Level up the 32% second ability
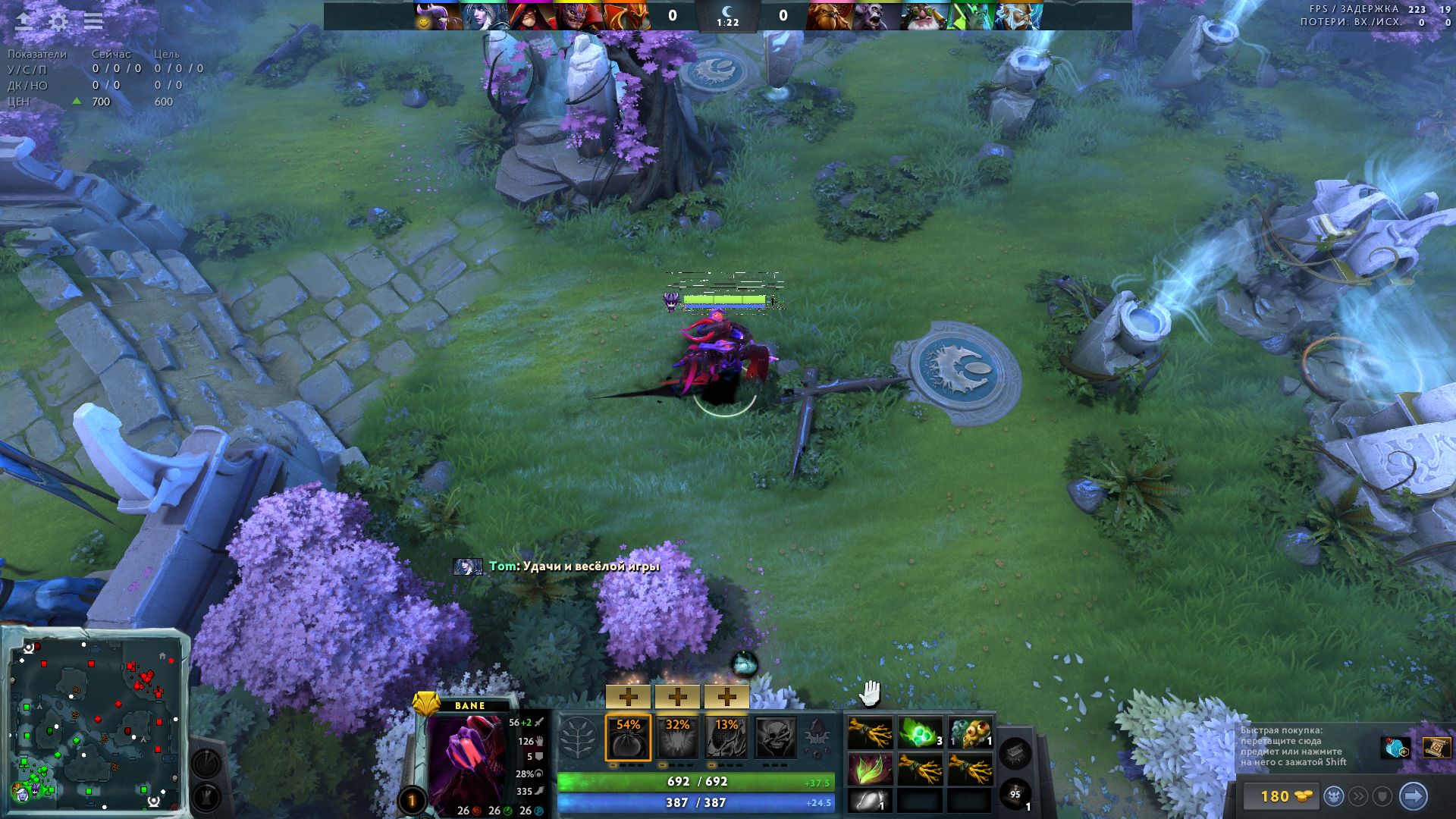Screen dimensions: 1456x819 click(677, 696)
